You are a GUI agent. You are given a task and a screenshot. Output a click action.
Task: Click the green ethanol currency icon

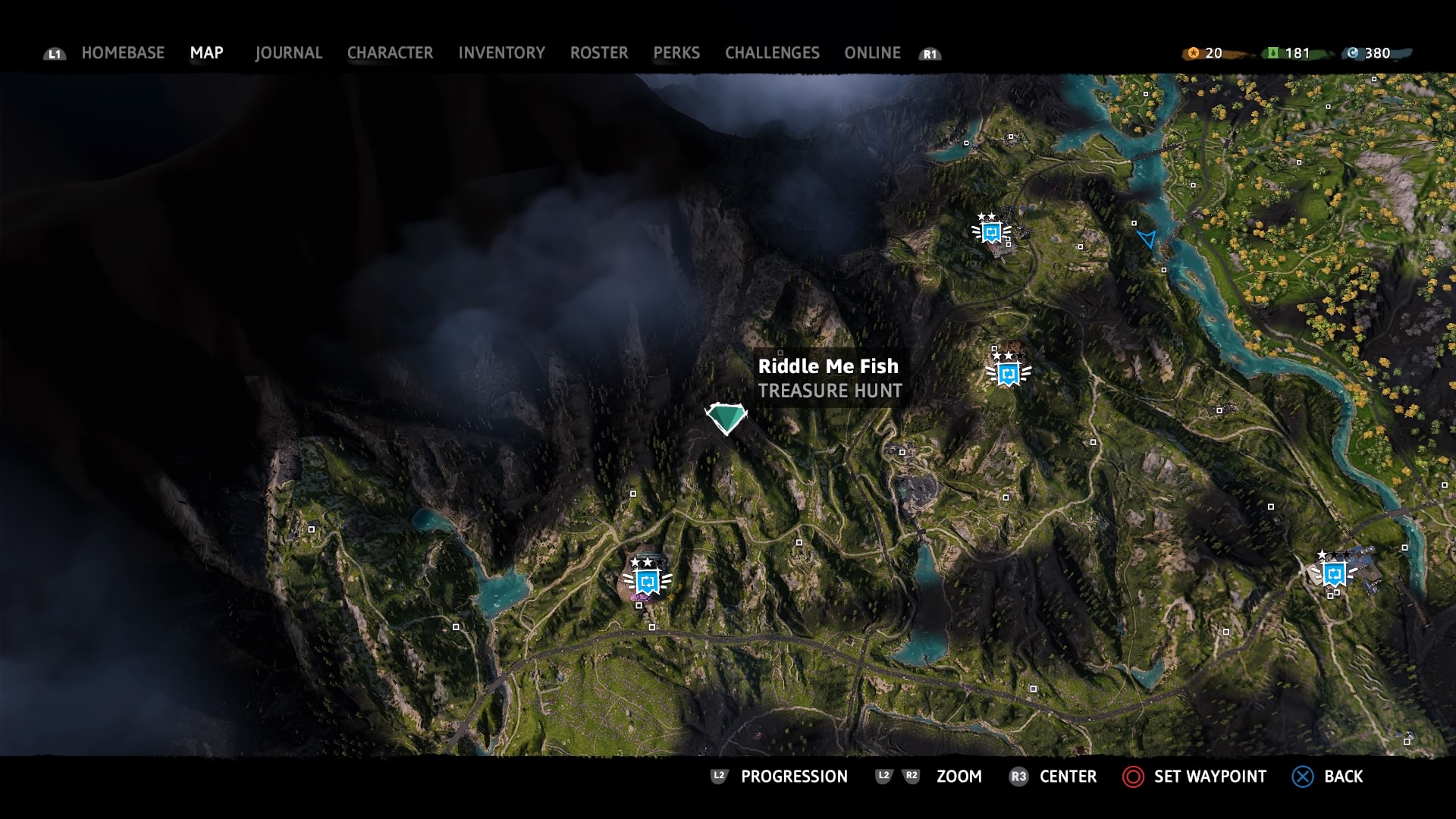1272,53
